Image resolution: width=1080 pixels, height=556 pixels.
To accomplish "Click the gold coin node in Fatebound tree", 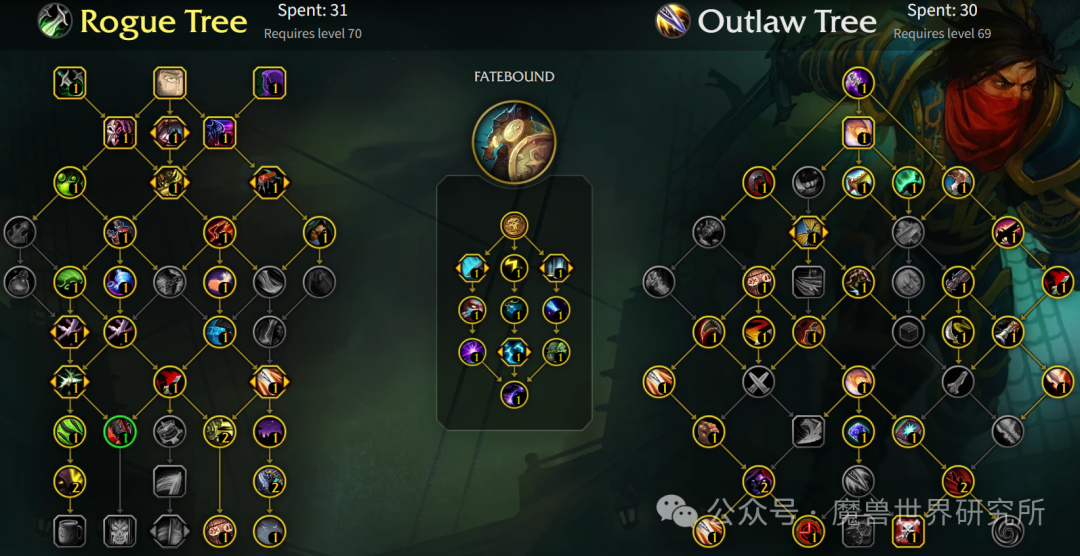I will (515, 225).
